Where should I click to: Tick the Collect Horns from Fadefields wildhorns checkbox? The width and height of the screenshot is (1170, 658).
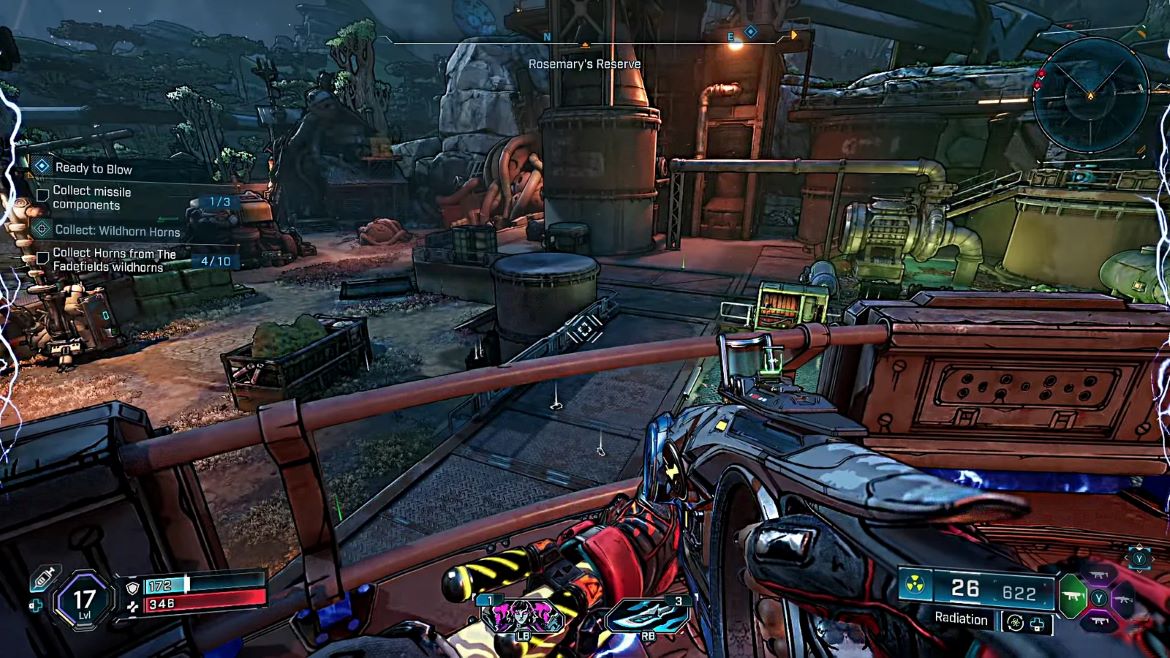[x=43, y=258]
